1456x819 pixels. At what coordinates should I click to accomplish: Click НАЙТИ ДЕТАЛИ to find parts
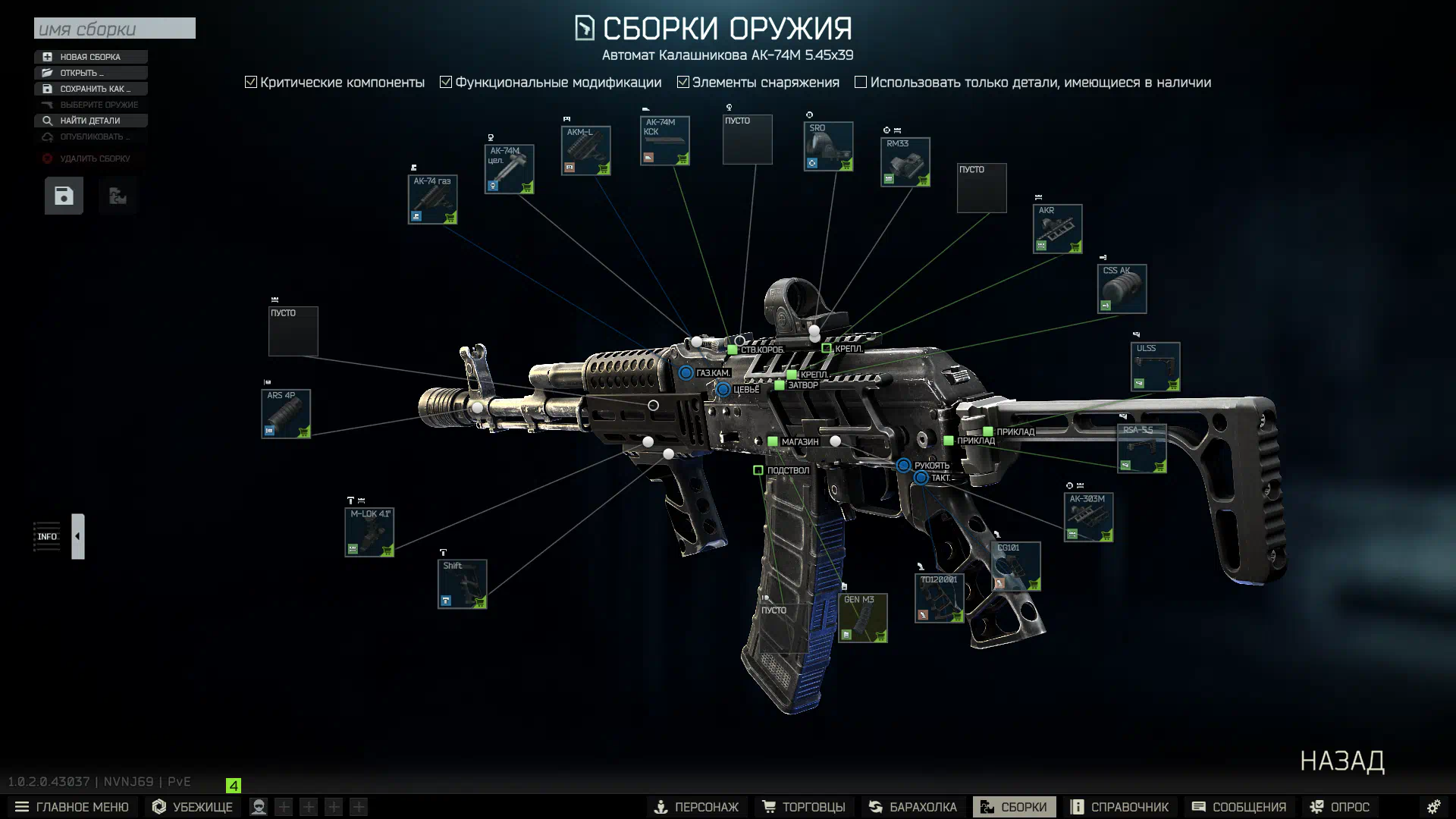[90, 121]
